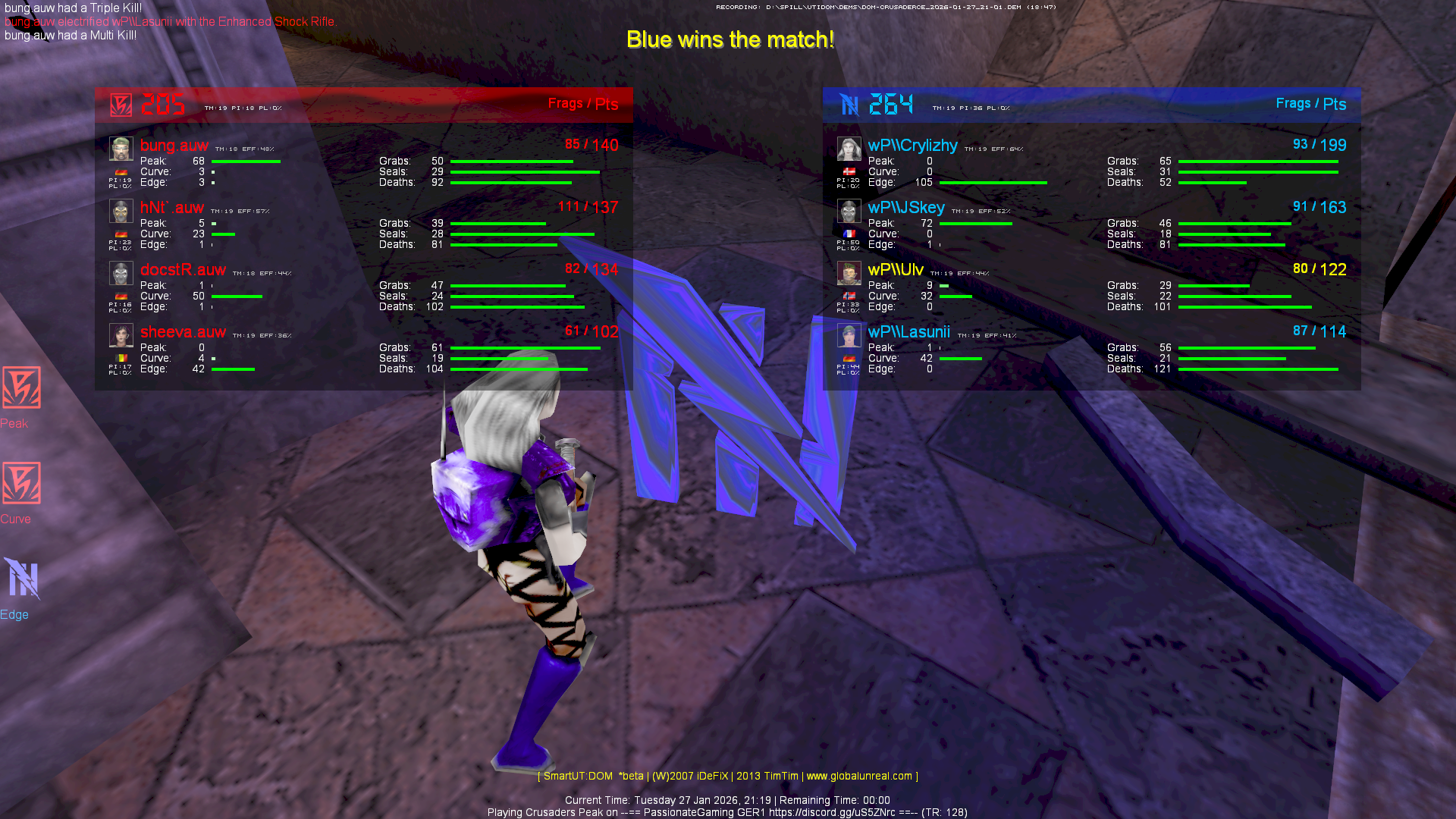The width and height of the screenshot is (1456, 819).
Task: Click the German flag under wP\Lasunii
Action: pyautogui.click(x=849, y=357)
